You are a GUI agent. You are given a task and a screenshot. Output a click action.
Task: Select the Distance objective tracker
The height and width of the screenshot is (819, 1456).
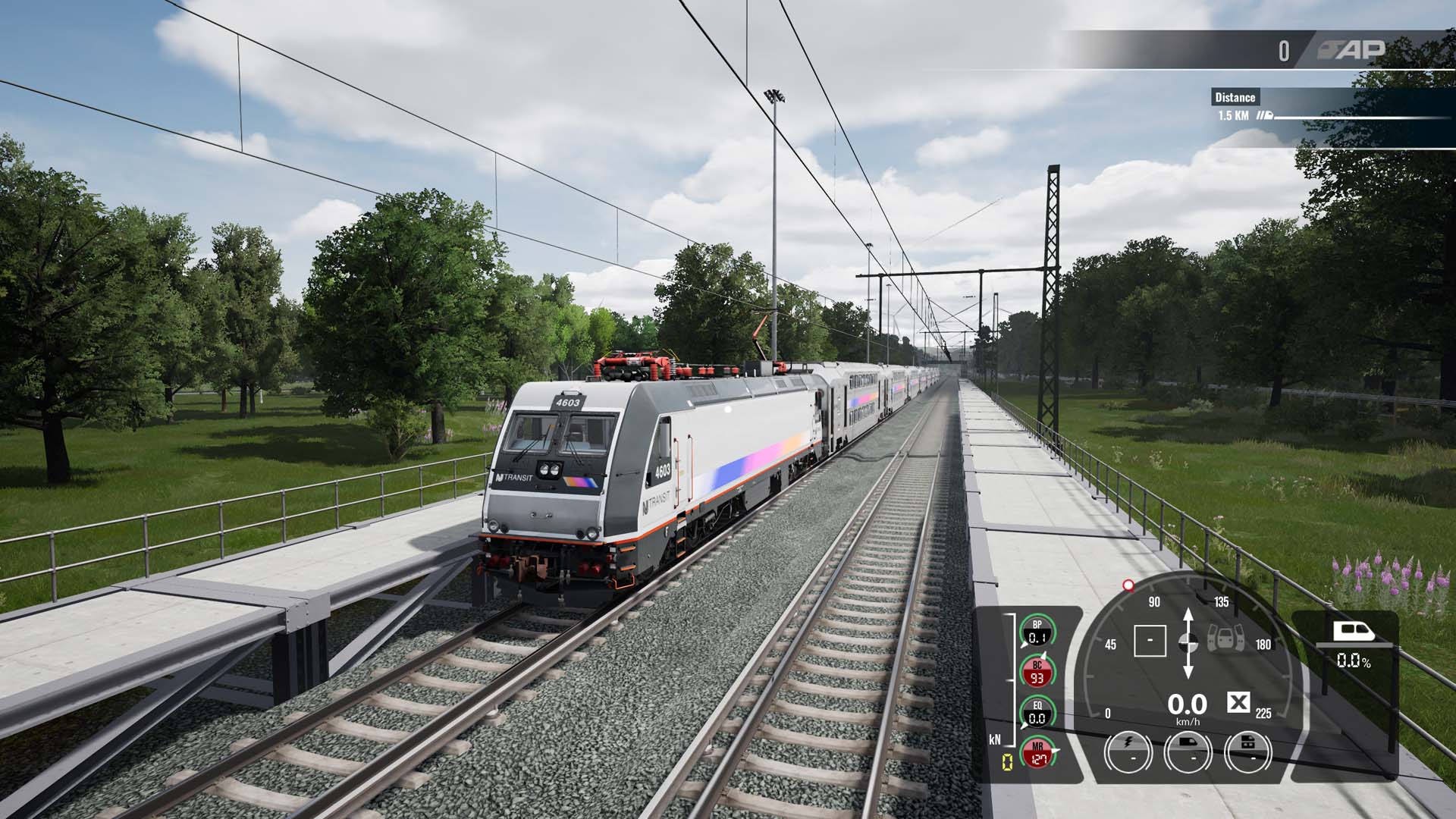1235,97
